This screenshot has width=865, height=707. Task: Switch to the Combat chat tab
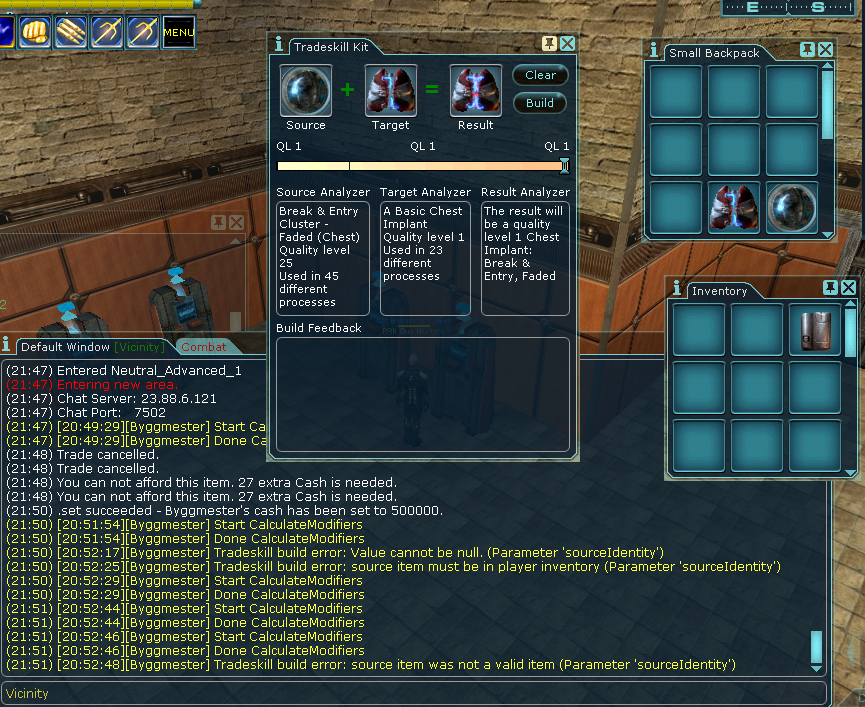(x=204, y=347)
